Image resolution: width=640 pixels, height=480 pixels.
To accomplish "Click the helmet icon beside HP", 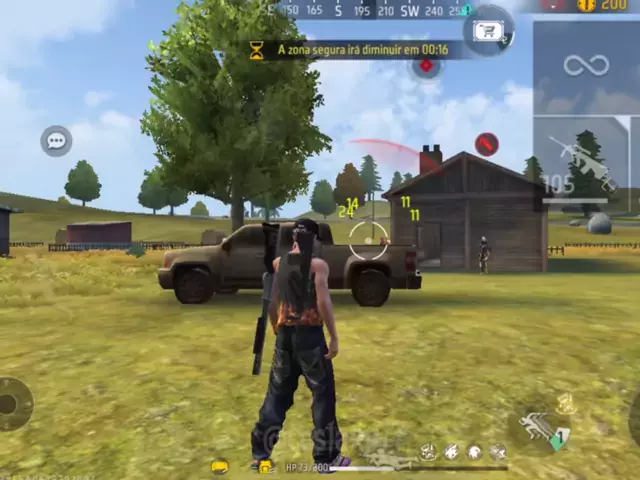I will pos(219,466).
